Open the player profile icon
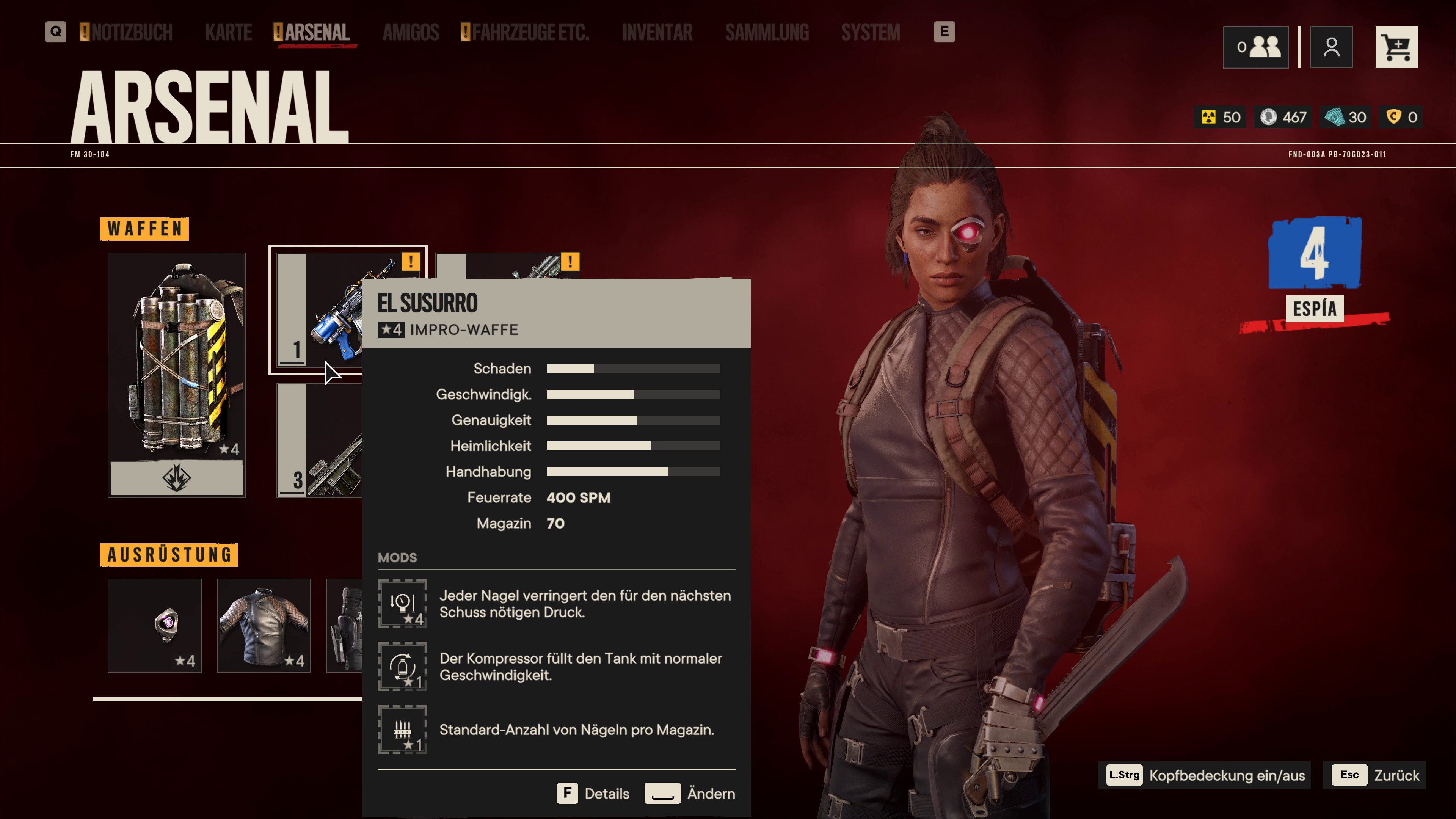The width and height of the screenshot is (1456, 819). tap(1331, 47)
